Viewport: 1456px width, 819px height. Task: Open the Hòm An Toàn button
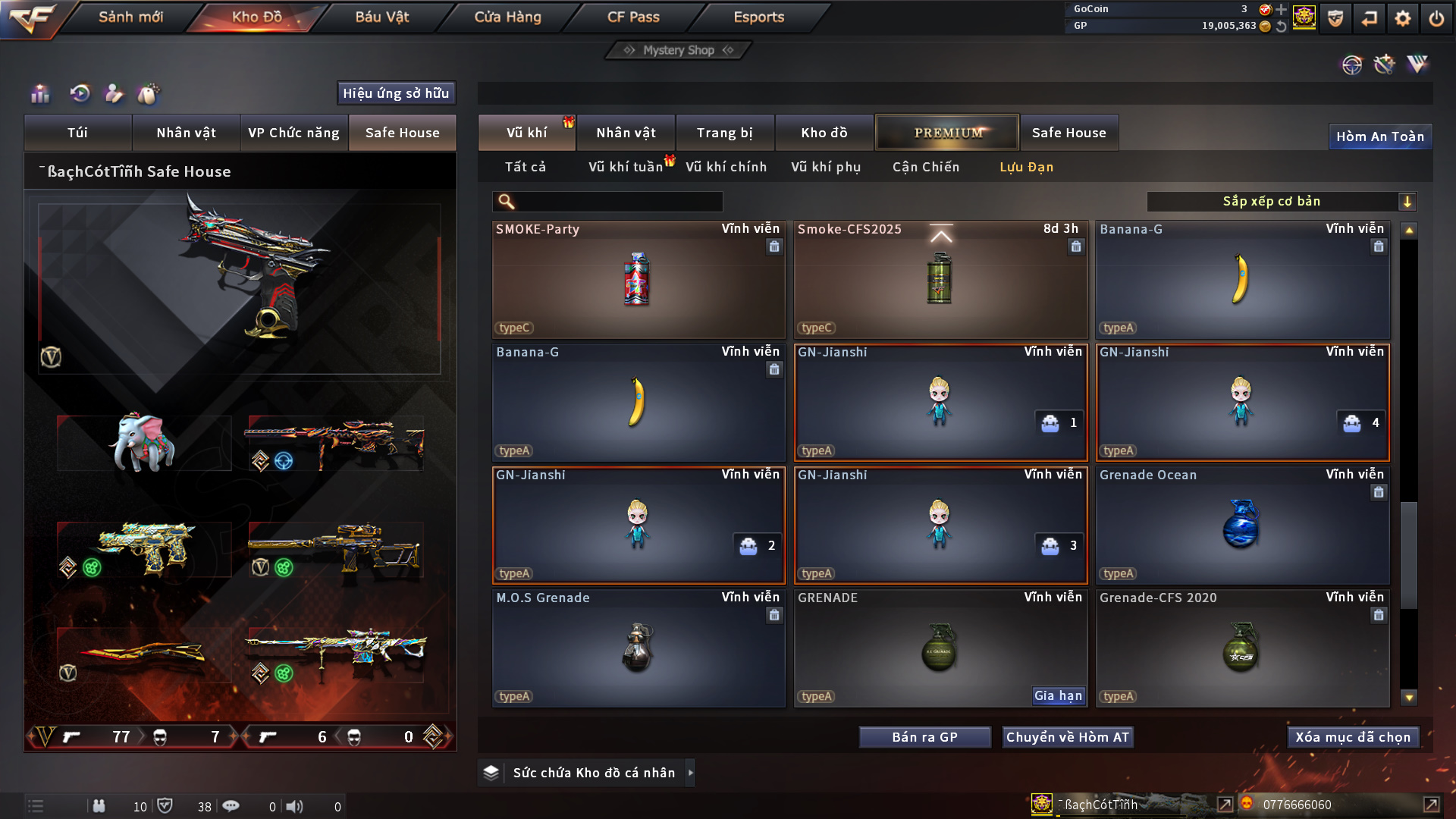click(1379, 136)
